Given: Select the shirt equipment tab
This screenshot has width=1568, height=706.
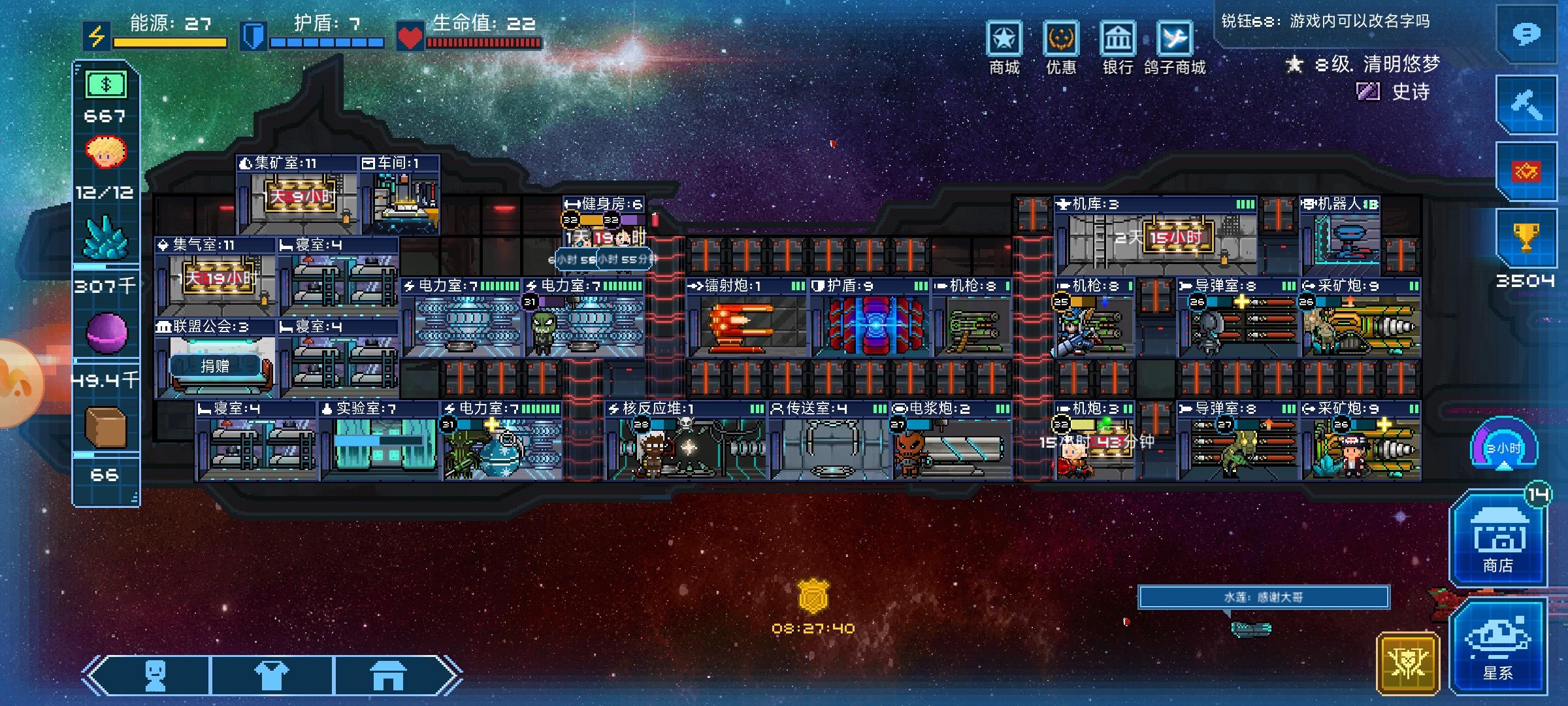Looking at the screenshot, I should (271, 675).
